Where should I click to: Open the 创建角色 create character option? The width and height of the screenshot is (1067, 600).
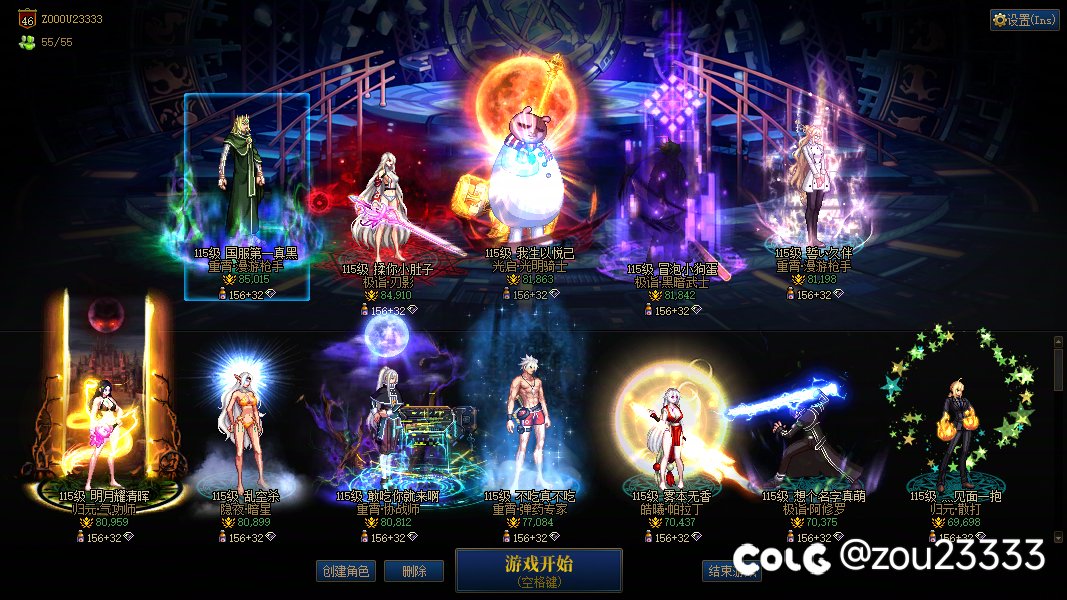coord(347,571)
